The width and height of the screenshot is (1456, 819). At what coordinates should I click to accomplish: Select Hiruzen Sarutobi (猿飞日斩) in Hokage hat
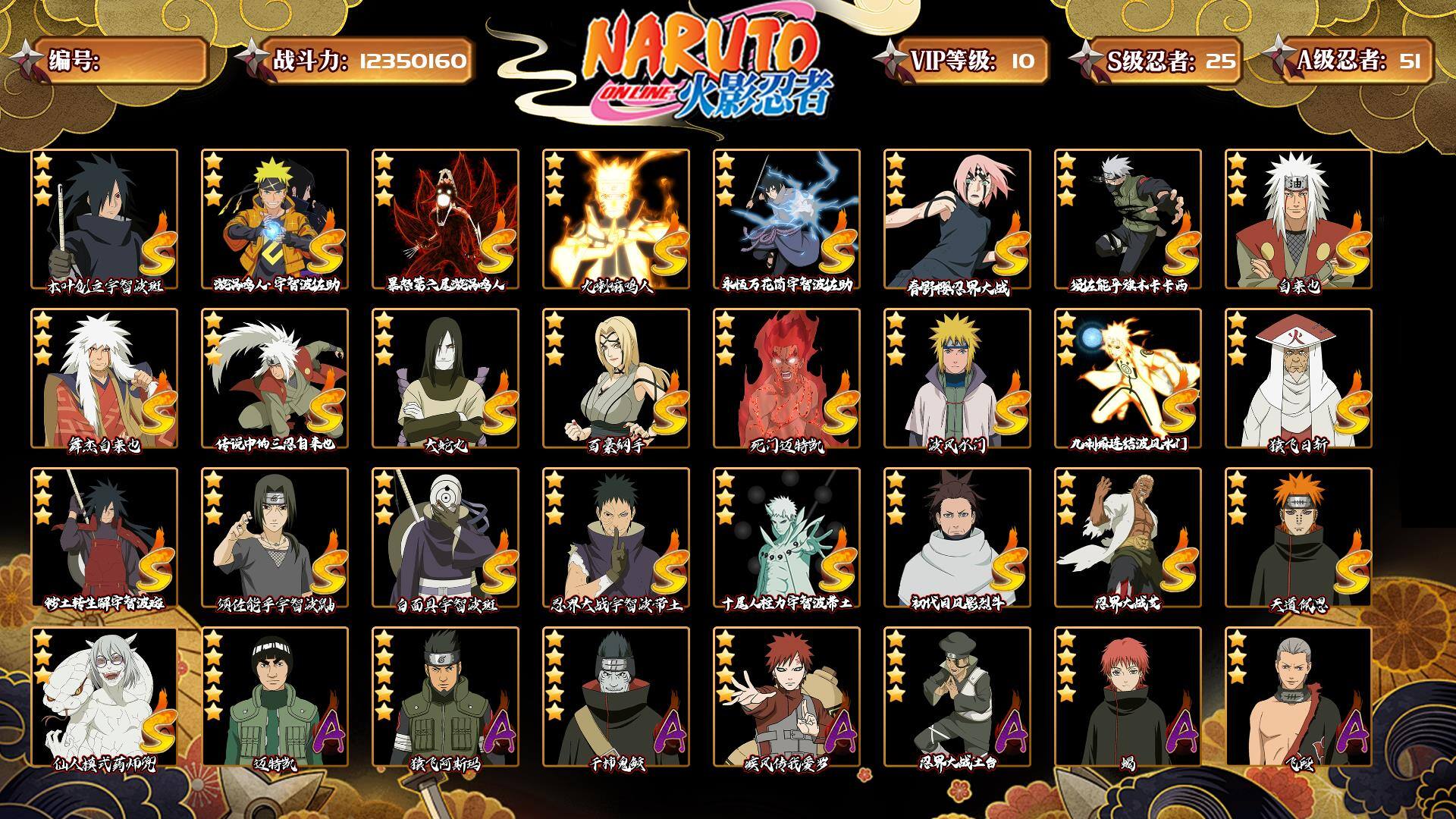(1298, 378)
